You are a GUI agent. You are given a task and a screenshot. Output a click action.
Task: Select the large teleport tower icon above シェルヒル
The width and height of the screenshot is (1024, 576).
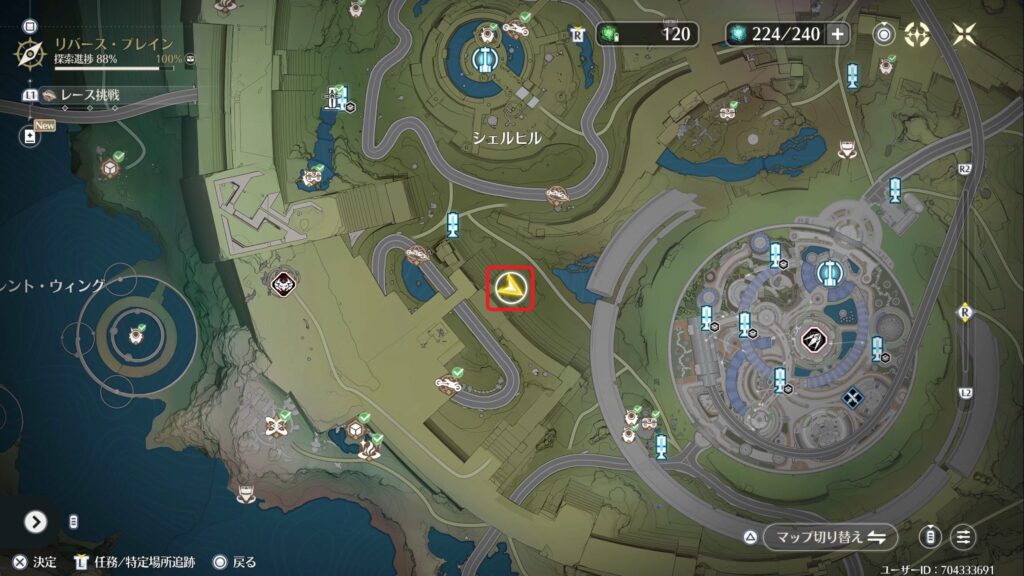pyautogui.click(x=484, y=61)
